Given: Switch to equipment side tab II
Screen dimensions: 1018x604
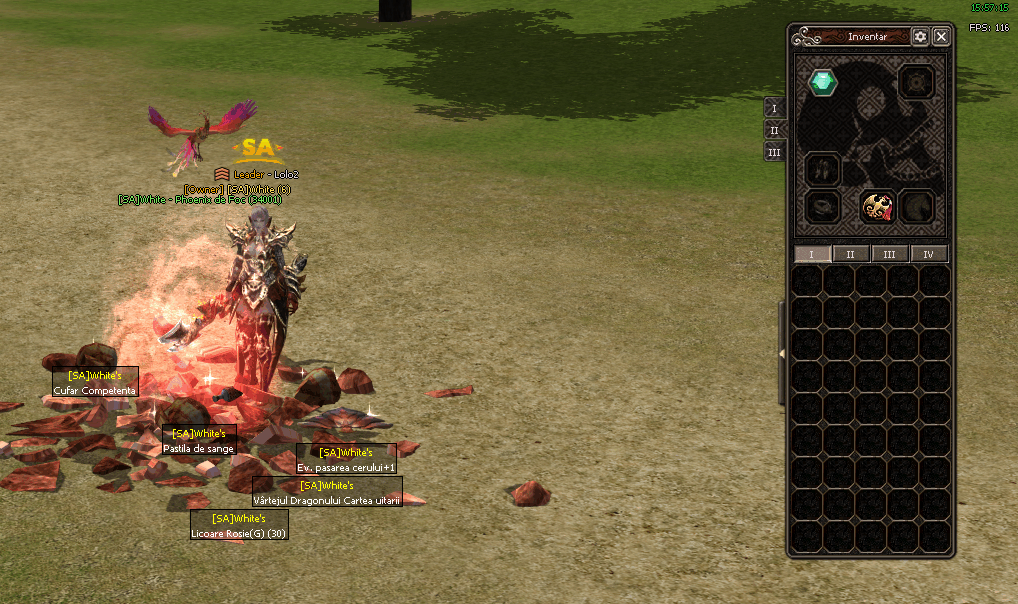Looking at the screenshot, I should [x=774, y=130].
